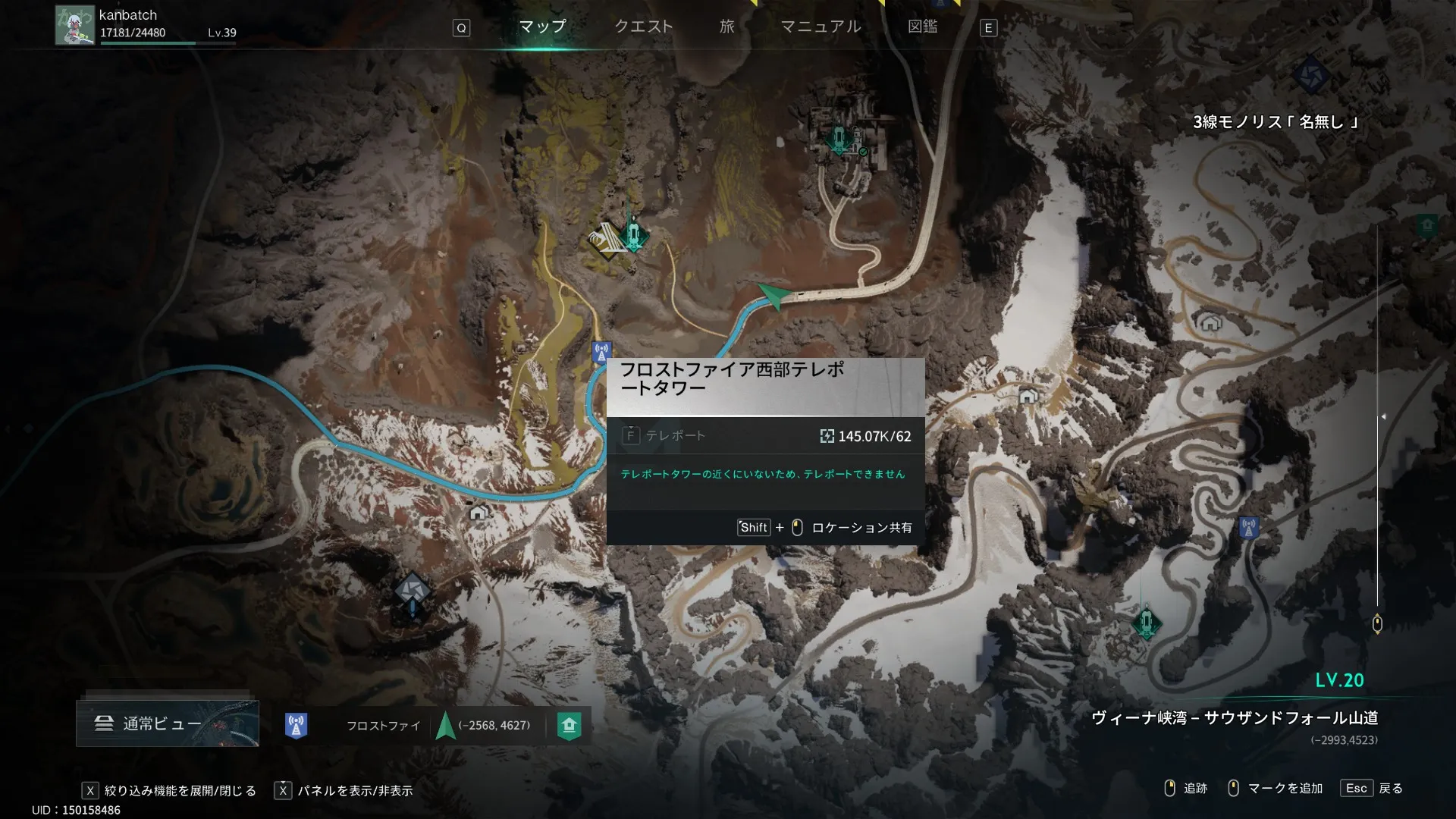Select the マニュアル tab
This screenshot has width=1456, height=819.
point(821,27)
